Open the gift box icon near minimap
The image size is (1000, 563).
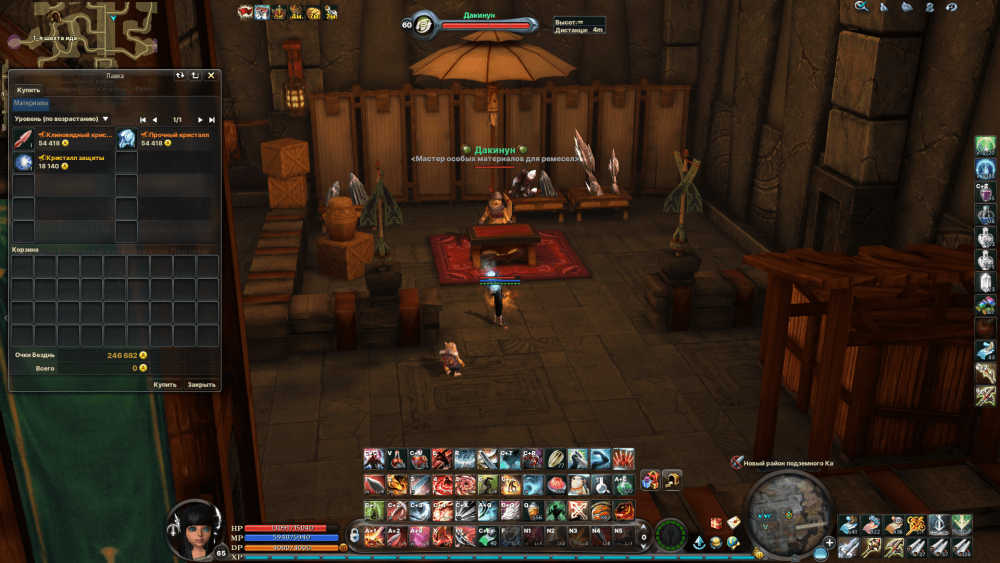click(x=716, y=523)
